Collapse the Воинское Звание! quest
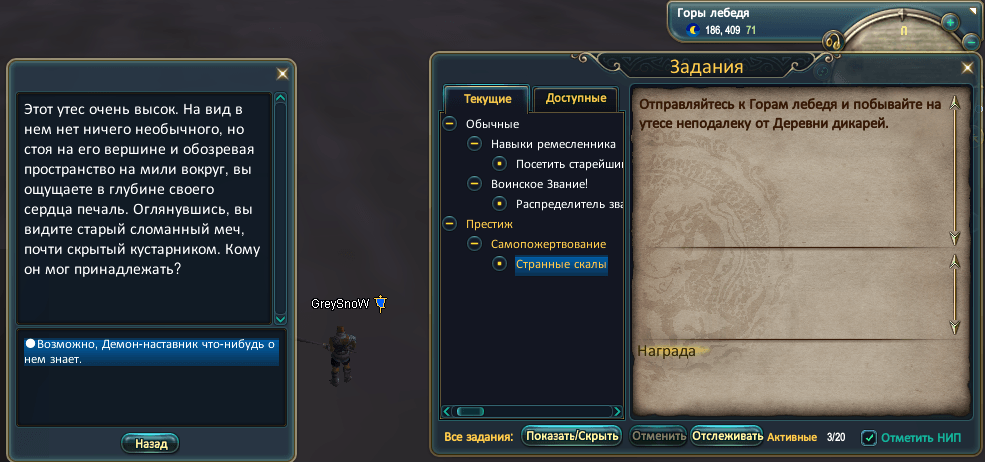 point(474,184)
